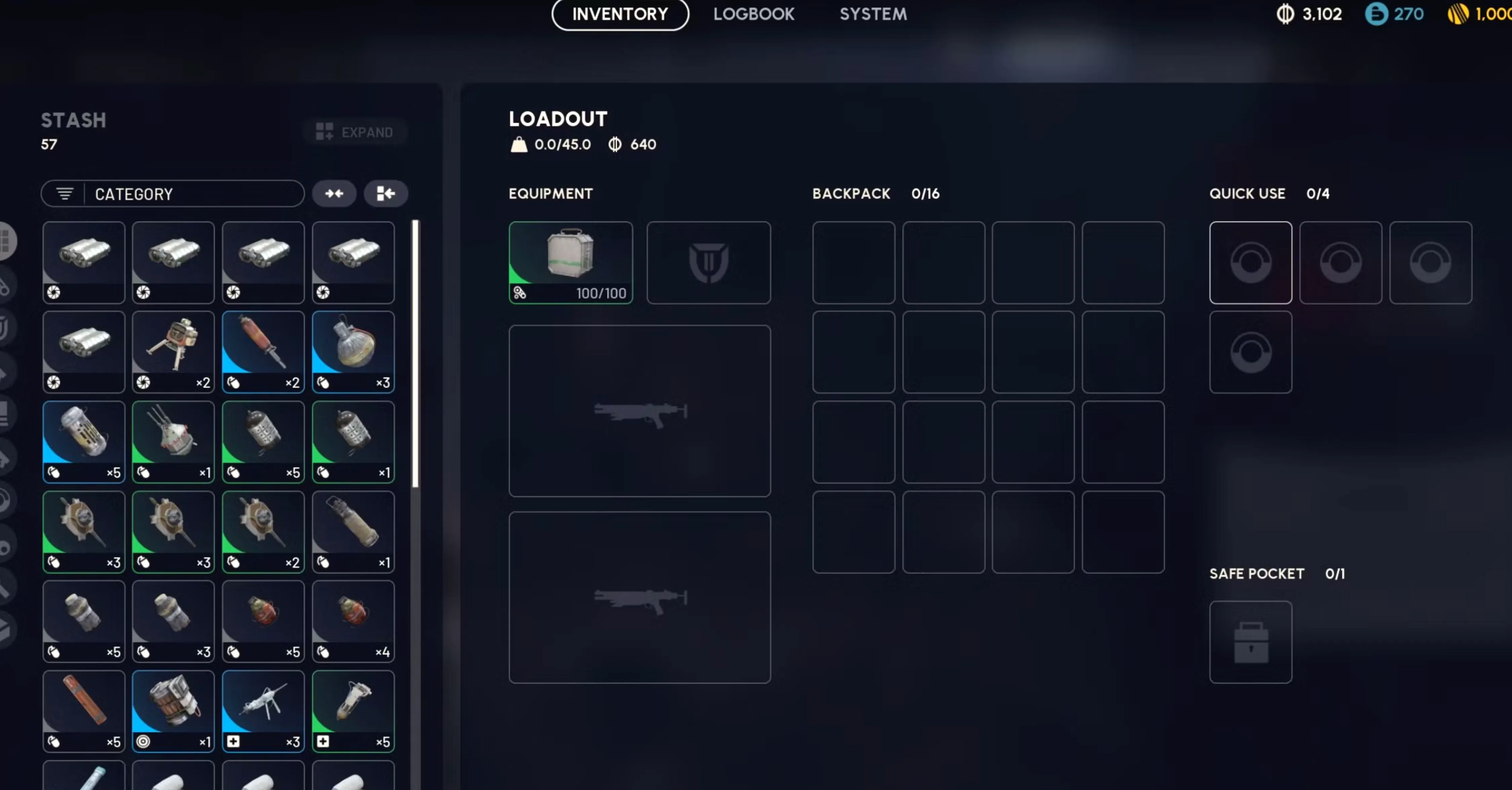Select first Quick Use grenade slot
1512x790 pixels.
pyautogui.click(x=1250, y=262)
